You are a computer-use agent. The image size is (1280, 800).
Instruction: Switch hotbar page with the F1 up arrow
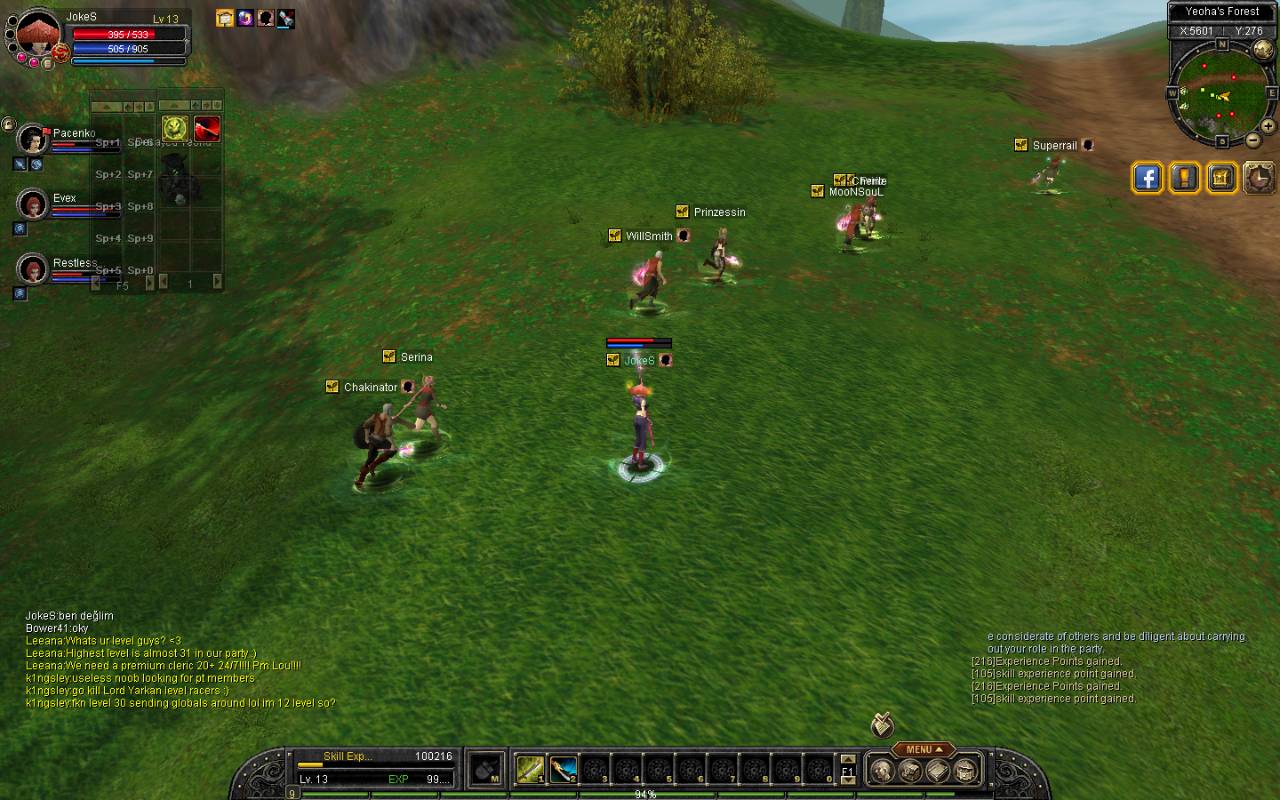(848, 759)
